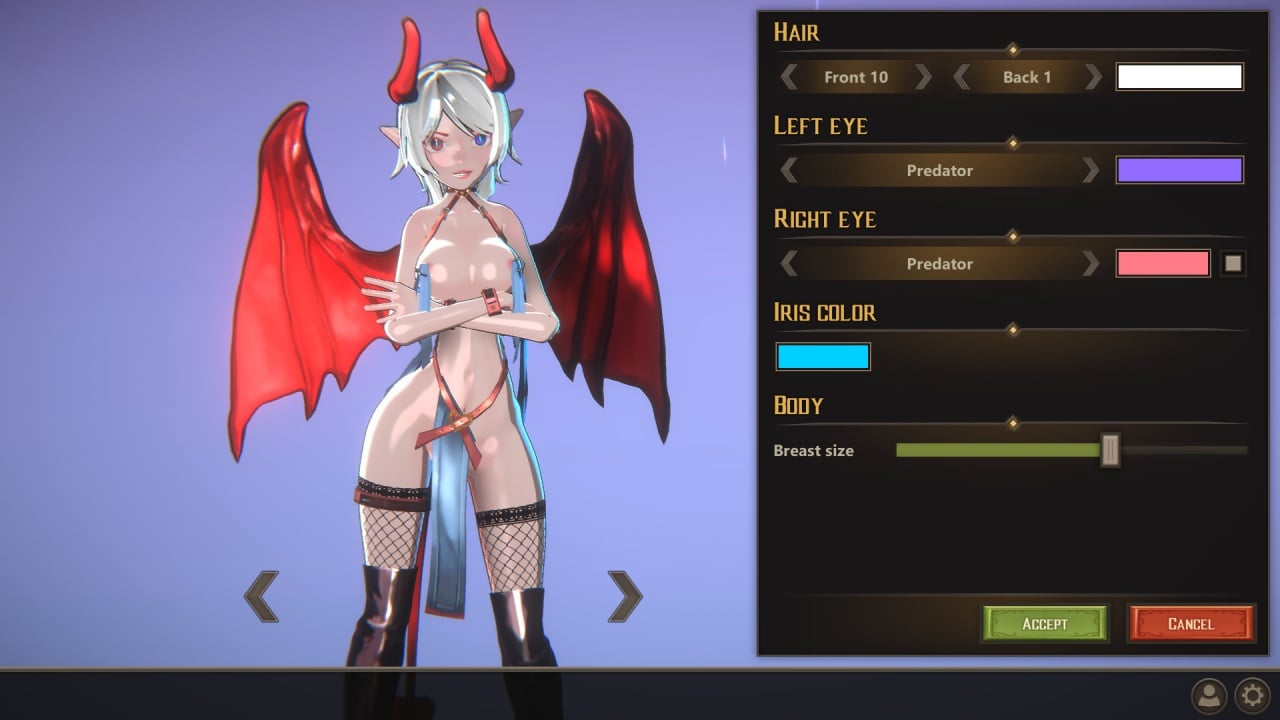This screenshot has height=720, width=1280.
Task: Open the profile icon in bottom bar
Action: (x=1209, y=694)
